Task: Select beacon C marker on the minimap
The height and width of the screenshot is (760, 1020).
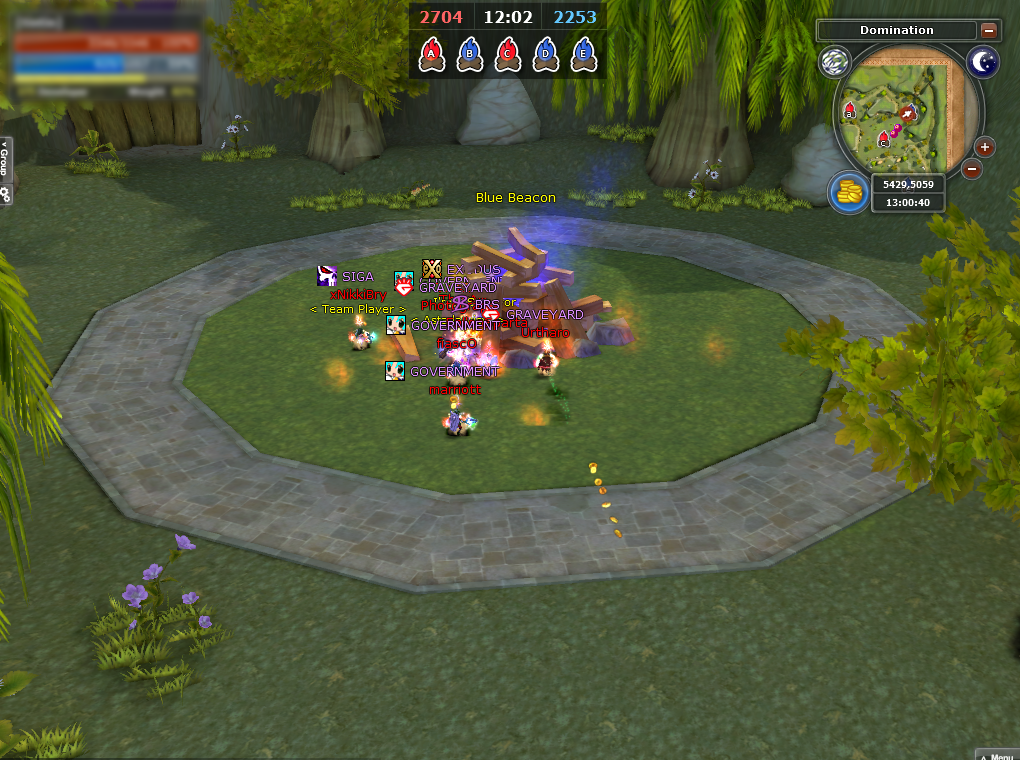Action: (x=883, y=139)
